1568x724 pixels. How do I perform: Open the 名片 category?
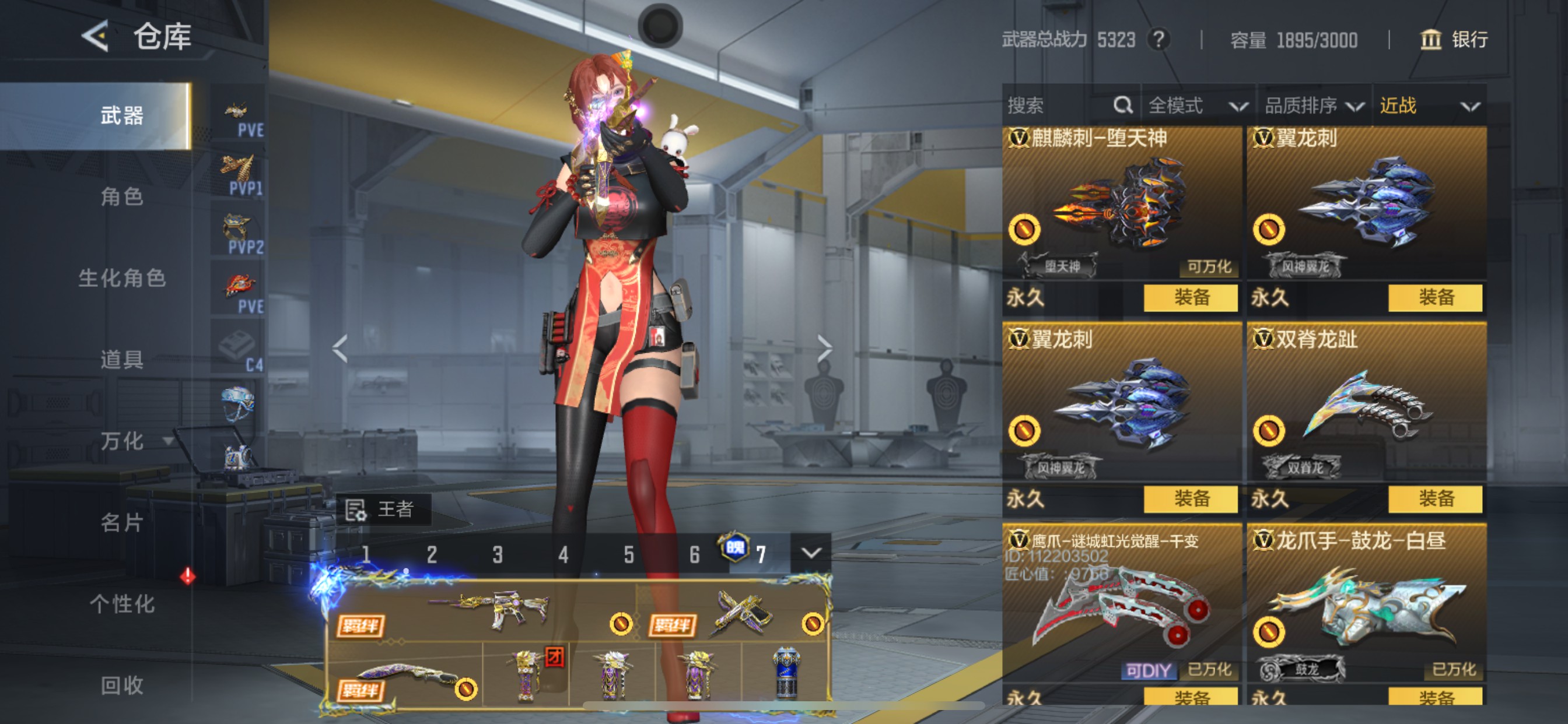[122, 523]
